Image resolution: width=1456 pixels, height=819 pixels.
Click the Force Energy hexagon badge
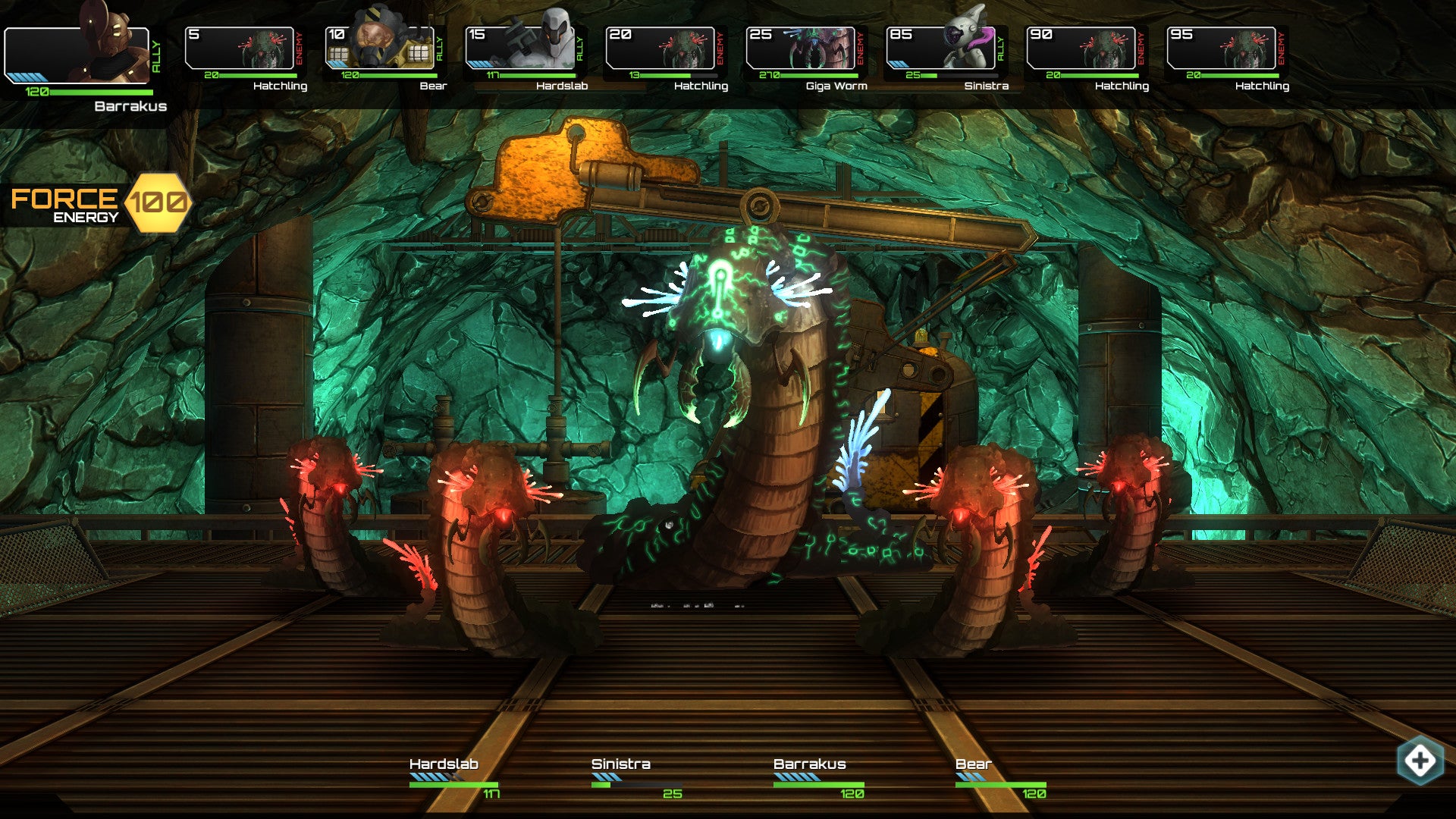click(x=157, y=202)
